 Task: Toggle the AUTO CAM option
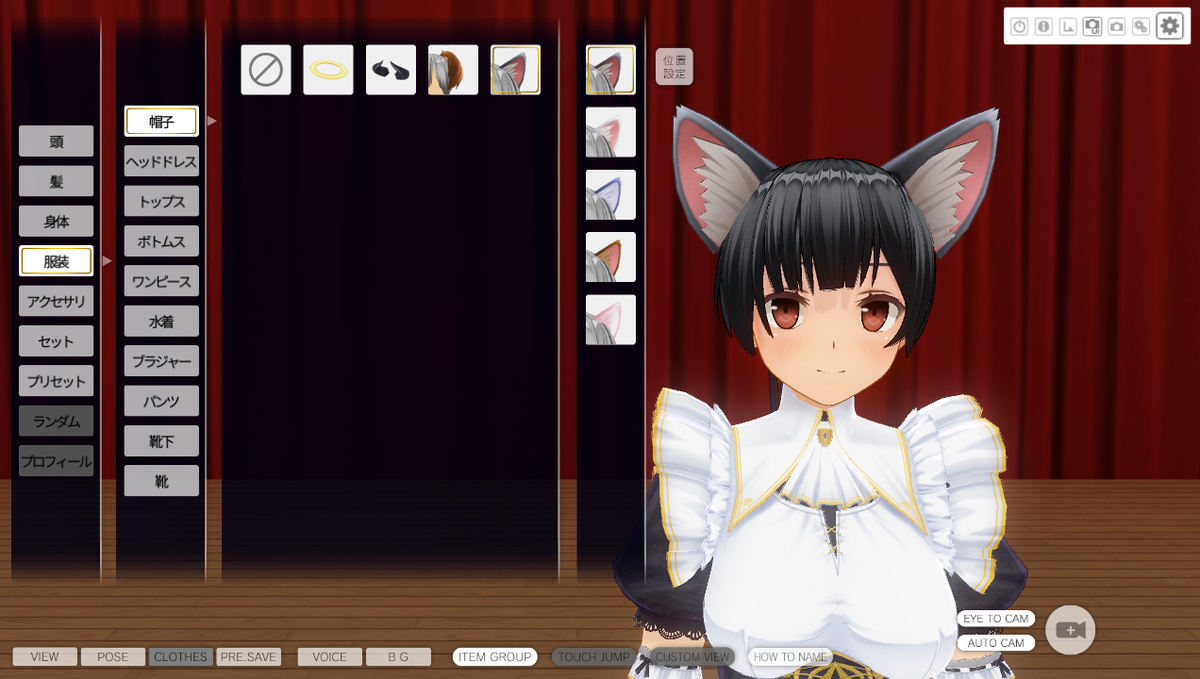tap(995, 643)
